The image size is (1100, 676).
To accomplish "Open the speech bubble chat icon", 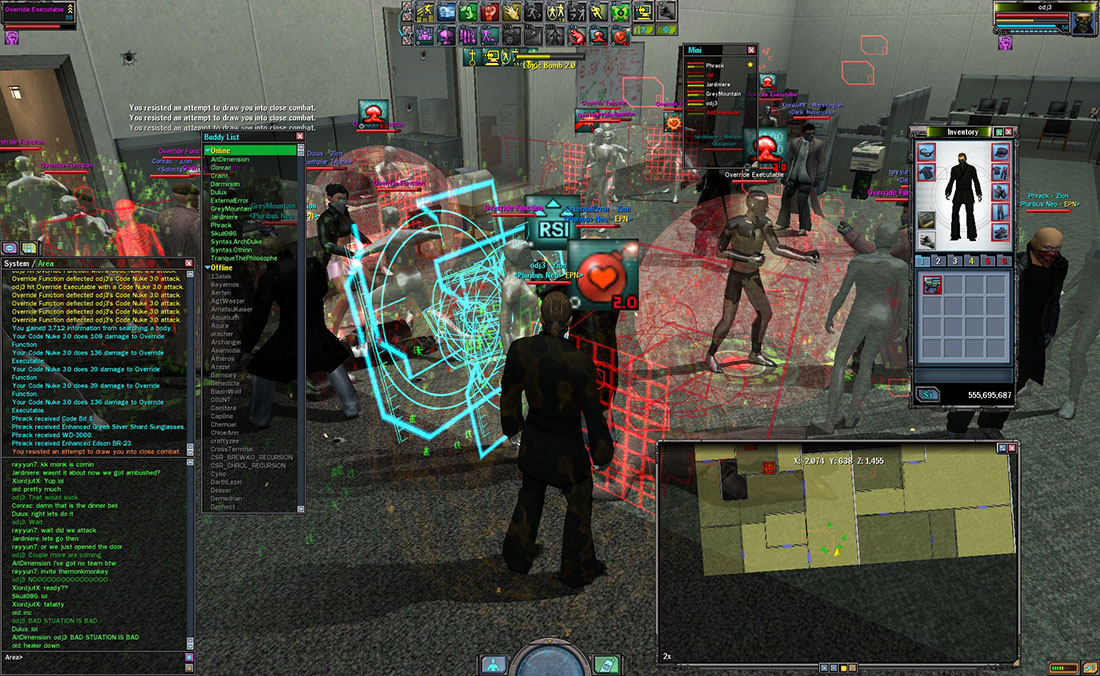I will [x=9, y=247].
